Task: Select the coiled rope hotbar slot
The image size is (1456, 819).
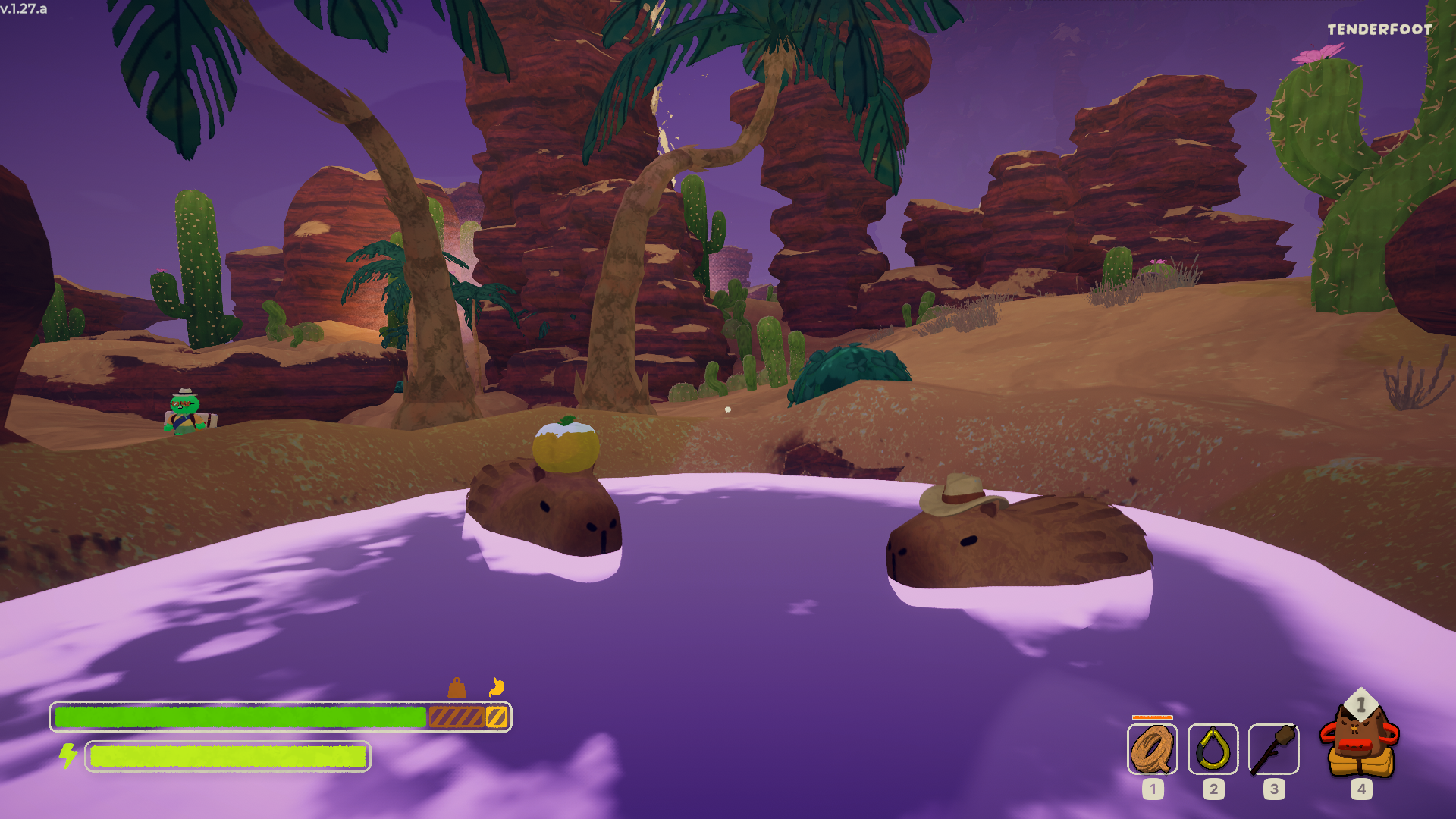Action: point(1152,749)
